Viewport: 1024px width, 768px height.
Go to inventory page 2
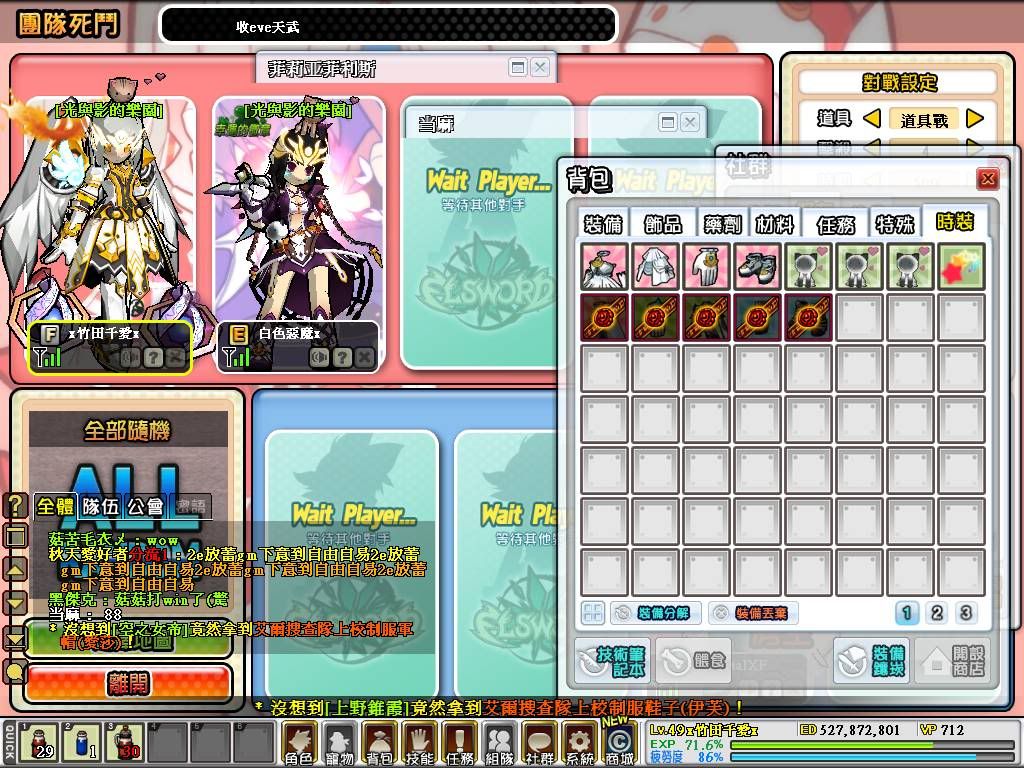click(x=937, y=613)
